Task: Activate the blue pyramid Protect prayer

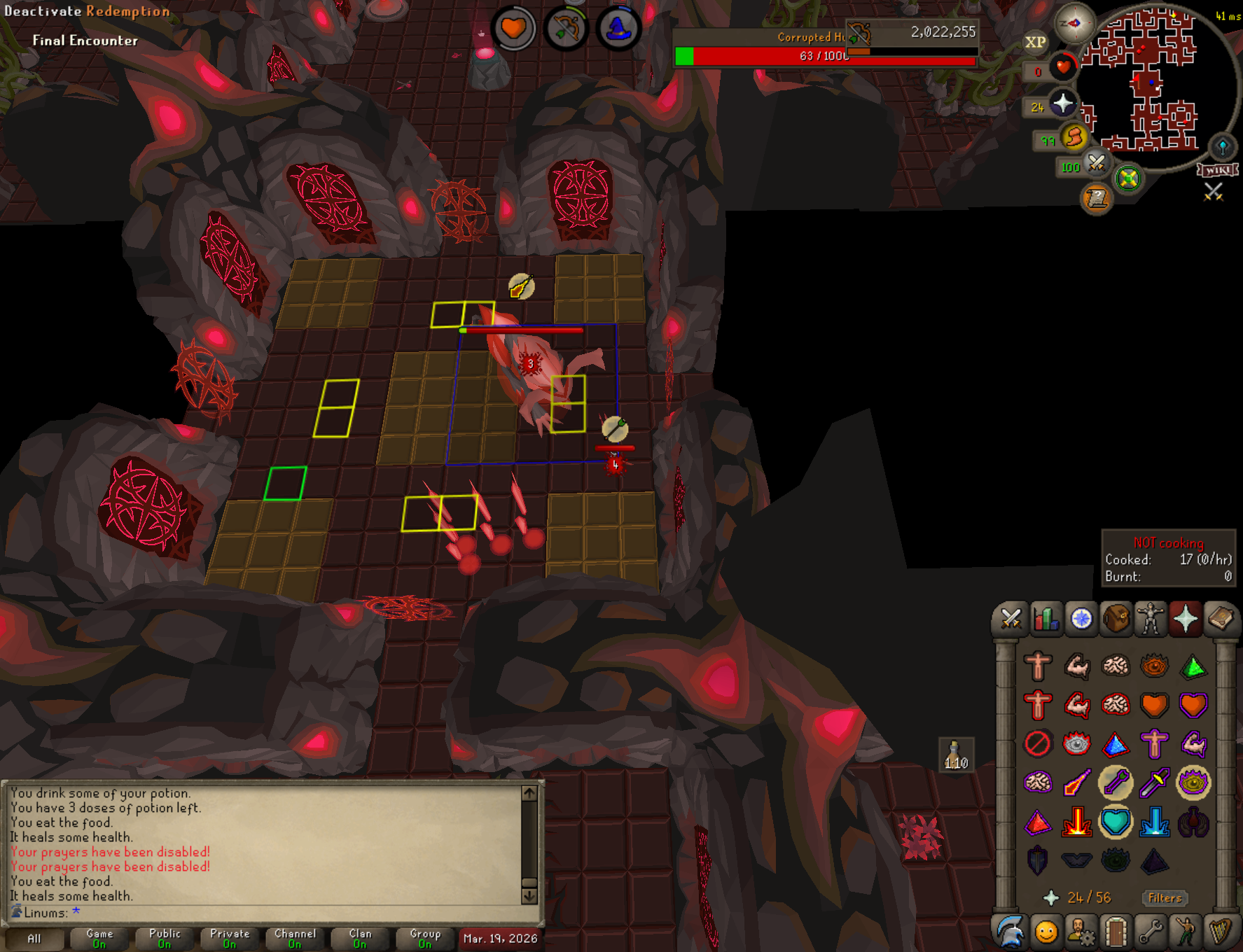Action: 1115,744
